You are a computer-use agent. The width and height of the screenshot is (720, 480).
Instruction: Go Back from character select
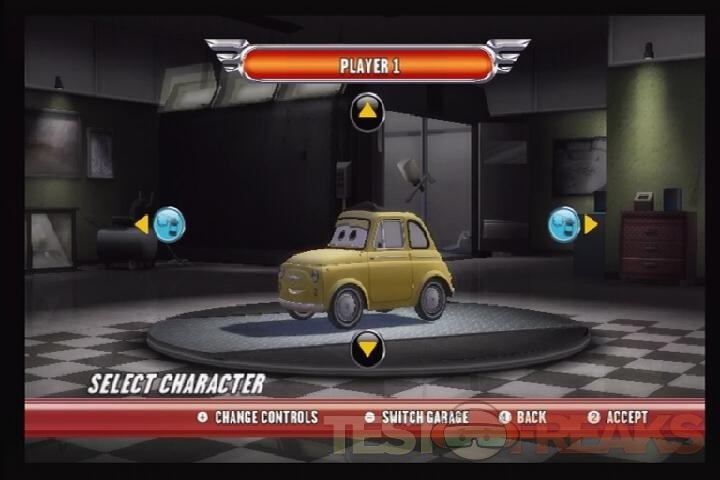[523, 417]
